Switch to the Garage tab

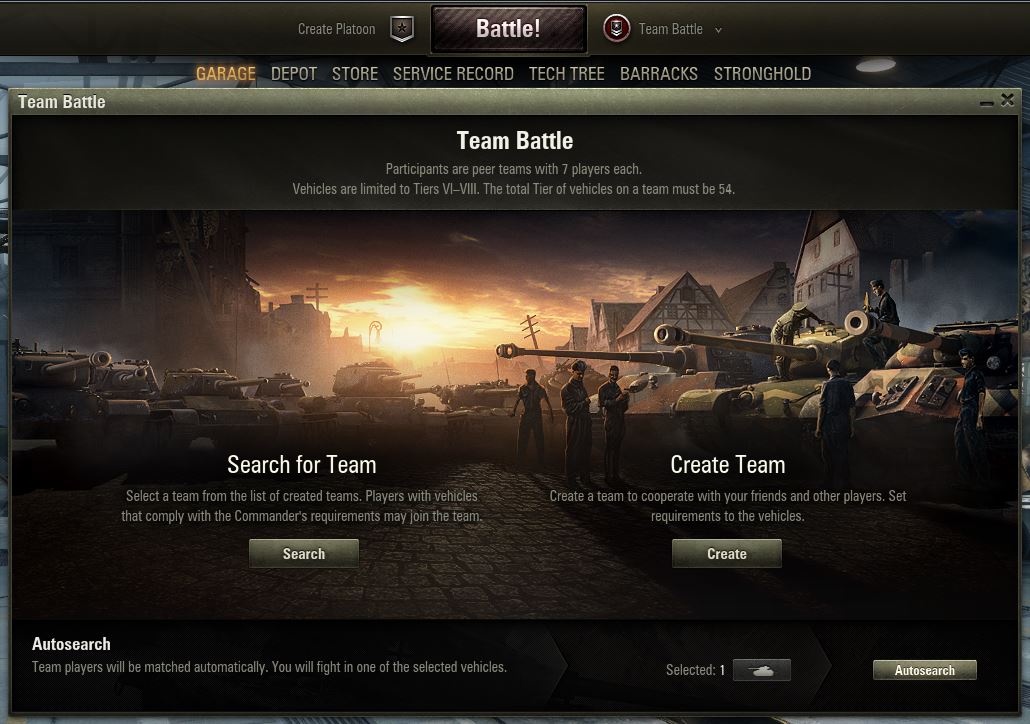pyautogui.click(x=226, y=74)
